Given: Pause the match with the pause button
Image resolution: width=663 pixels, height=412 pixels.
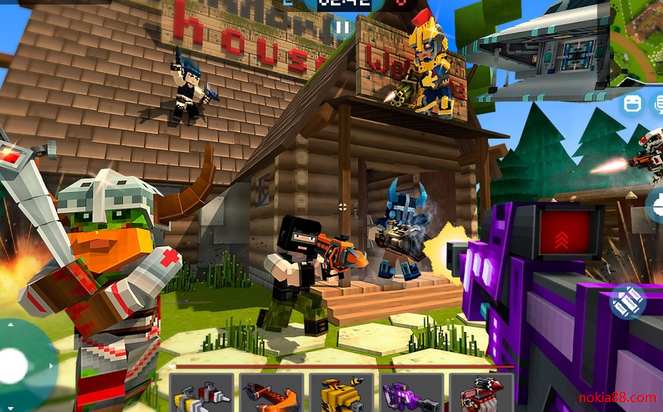Looking at the screenshot, I should pyautogui.click(x=341, y=29).
